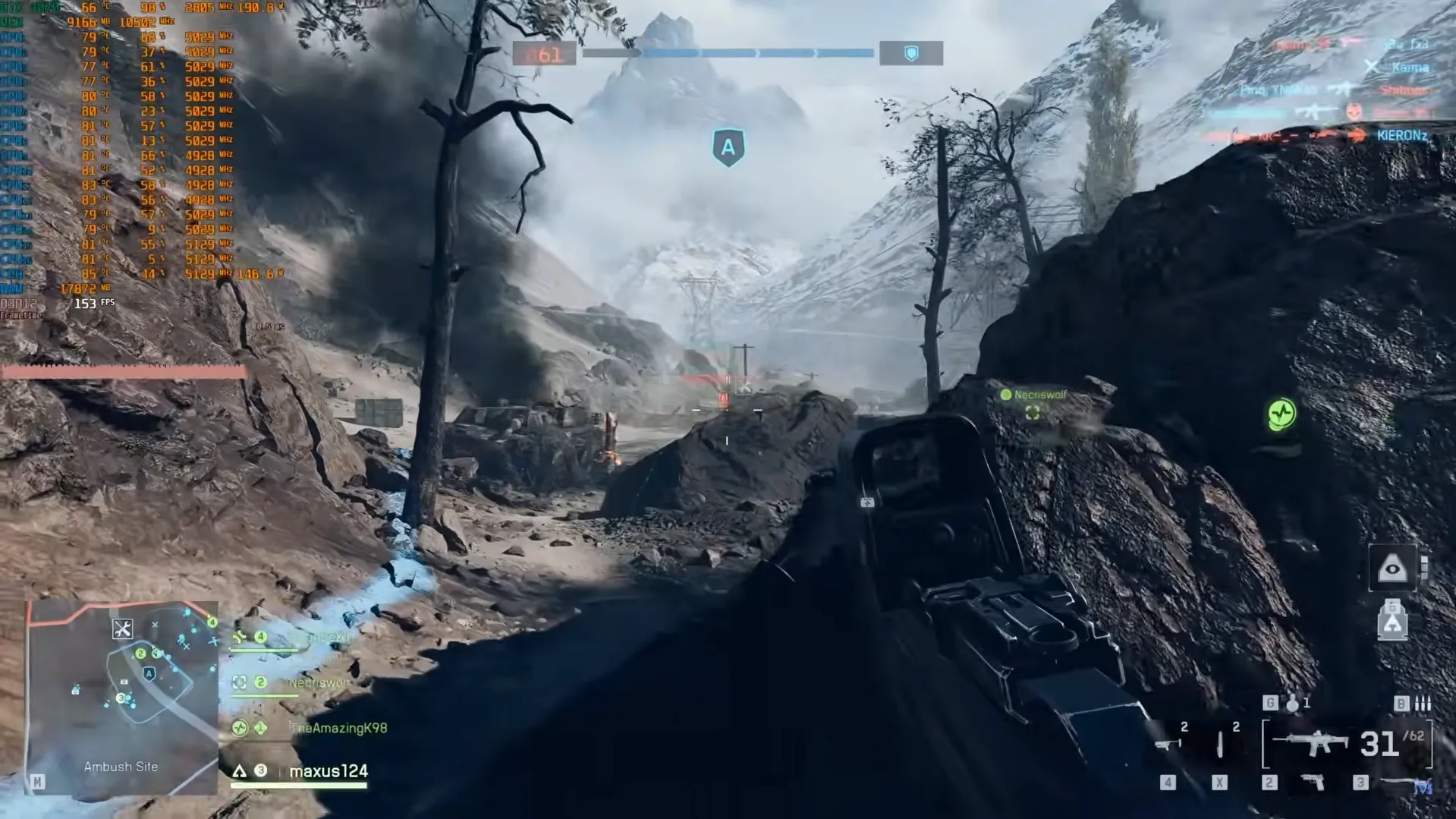This screenshot has width=1456, height=819.
Task: Select the Ambush Site label on the minimap
Action: (x=121, y=767)
